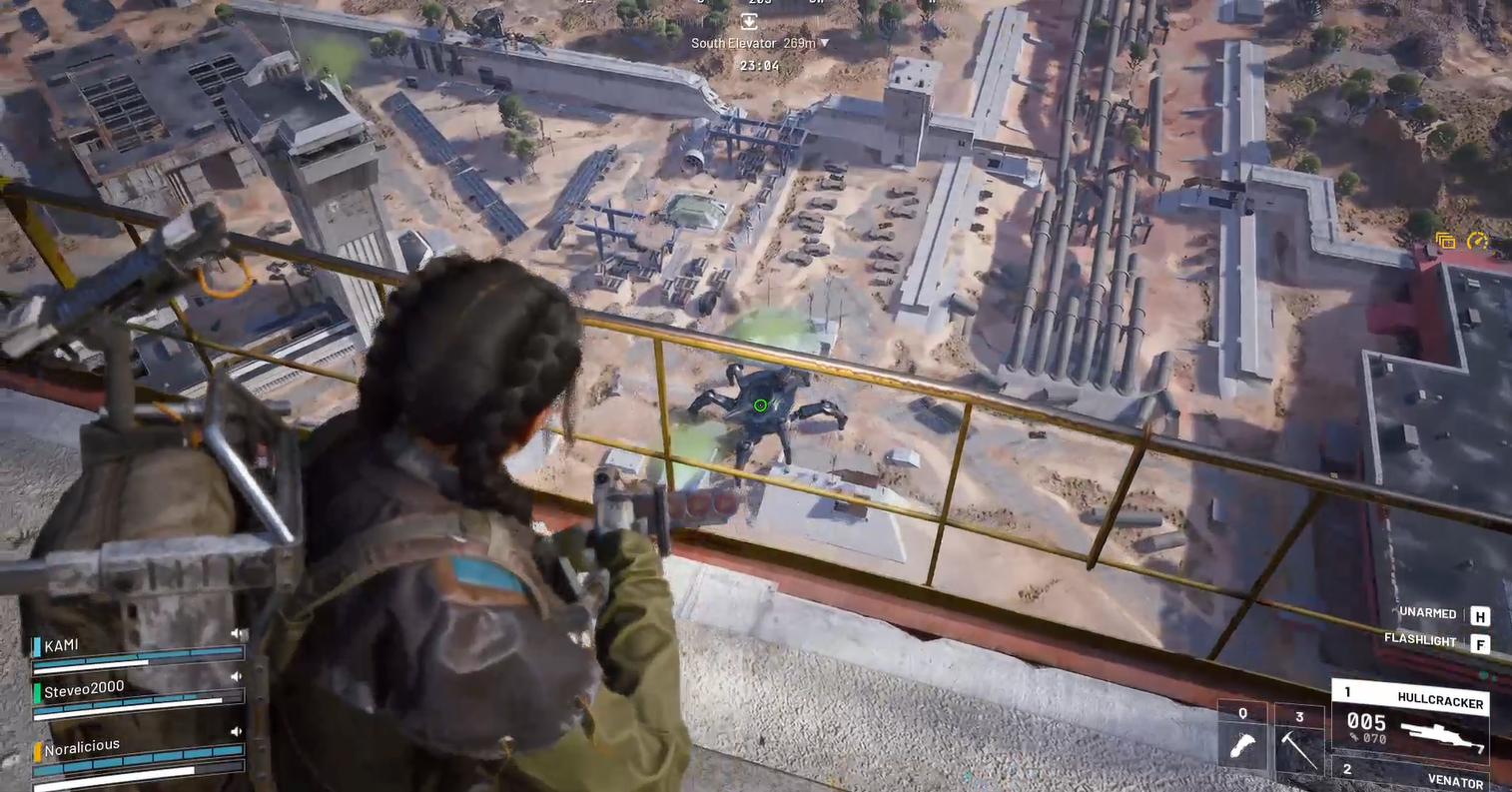Click the South Elevator objective marker
This screenshot has width=1512, height=792.
(x=749, y=21)
